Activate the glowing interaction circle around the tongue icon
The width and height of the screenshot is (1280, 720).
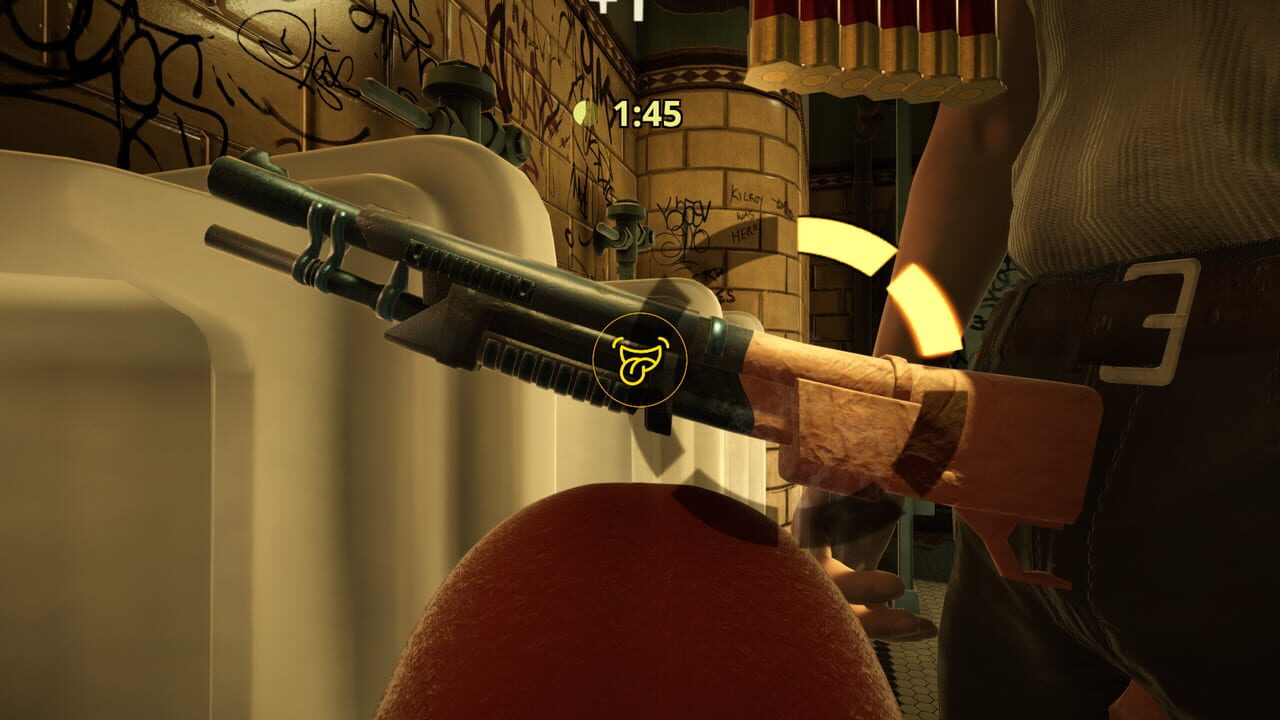point(643,360)
